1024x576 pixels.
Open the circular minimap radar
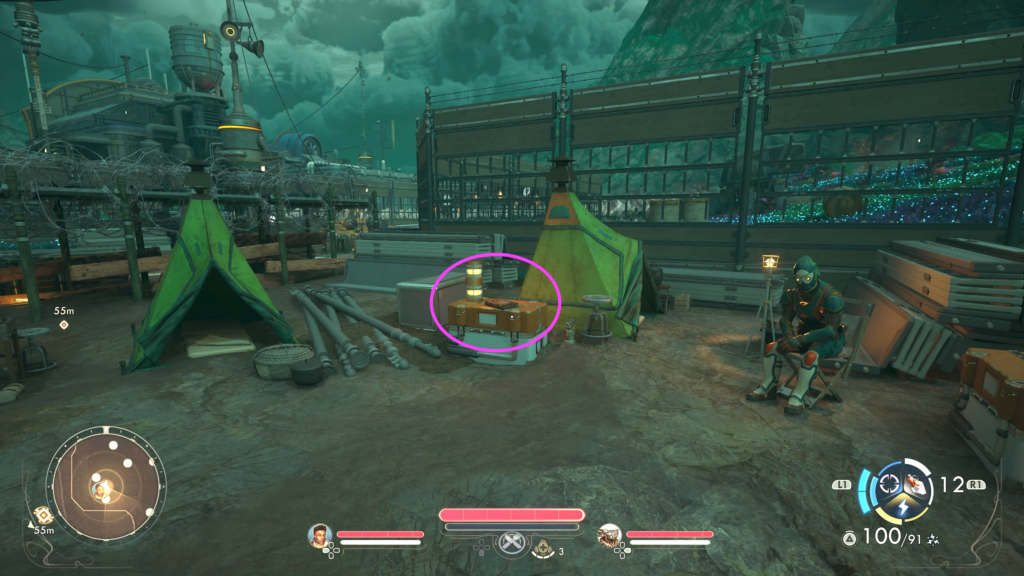pos(105,485)
